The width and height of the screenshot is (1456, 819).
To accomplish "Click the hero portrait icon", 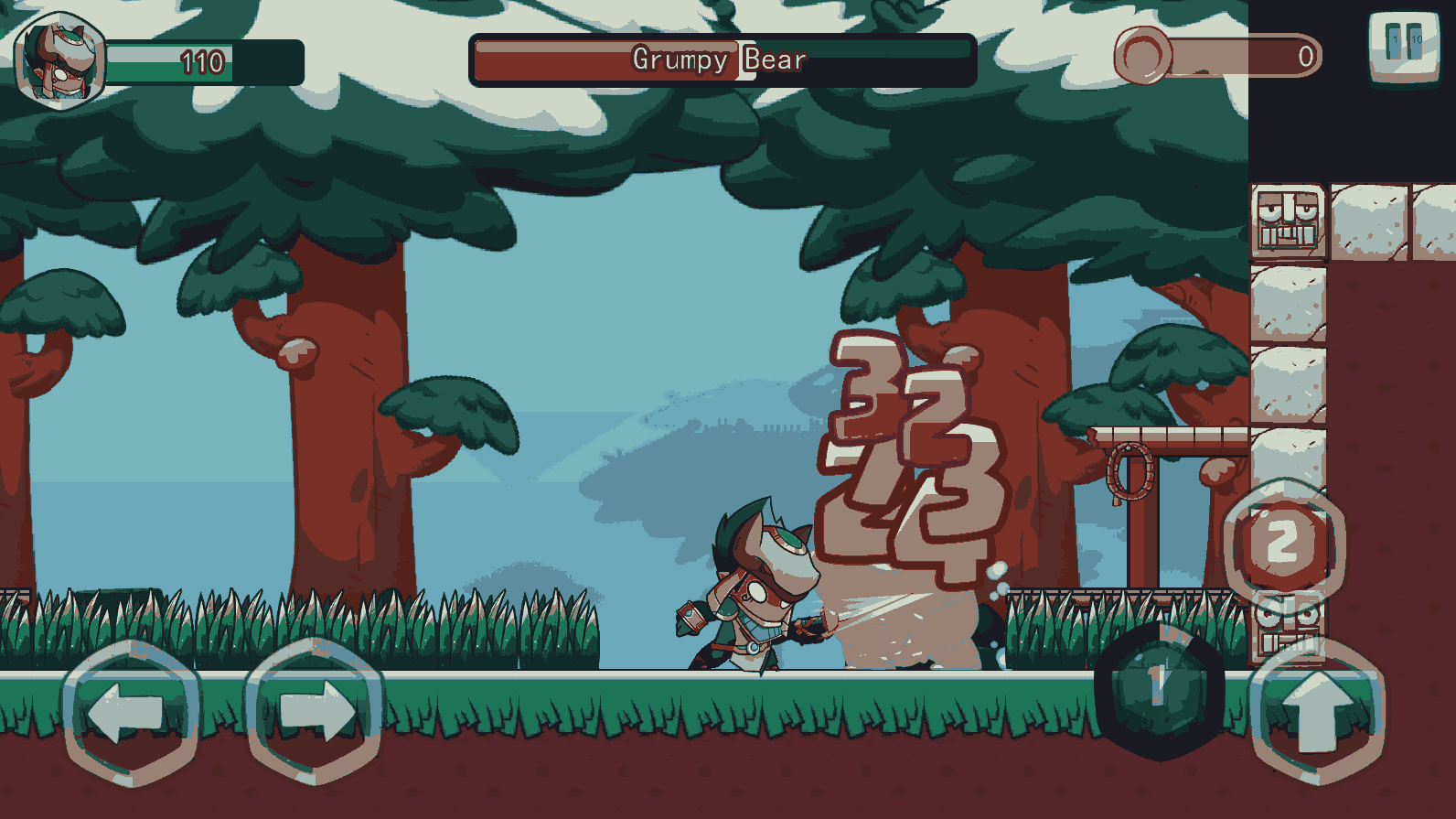I will coord(60,60).
